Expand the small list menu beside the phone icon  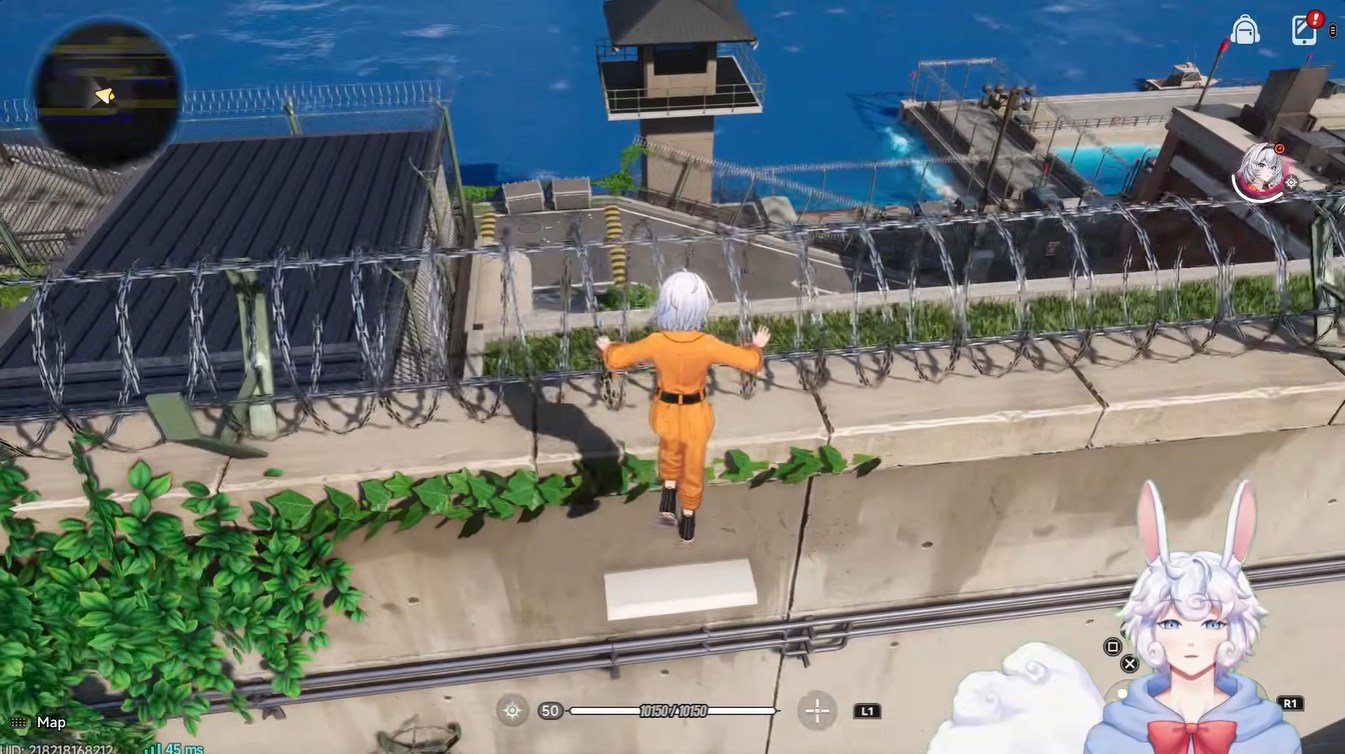1333,31
